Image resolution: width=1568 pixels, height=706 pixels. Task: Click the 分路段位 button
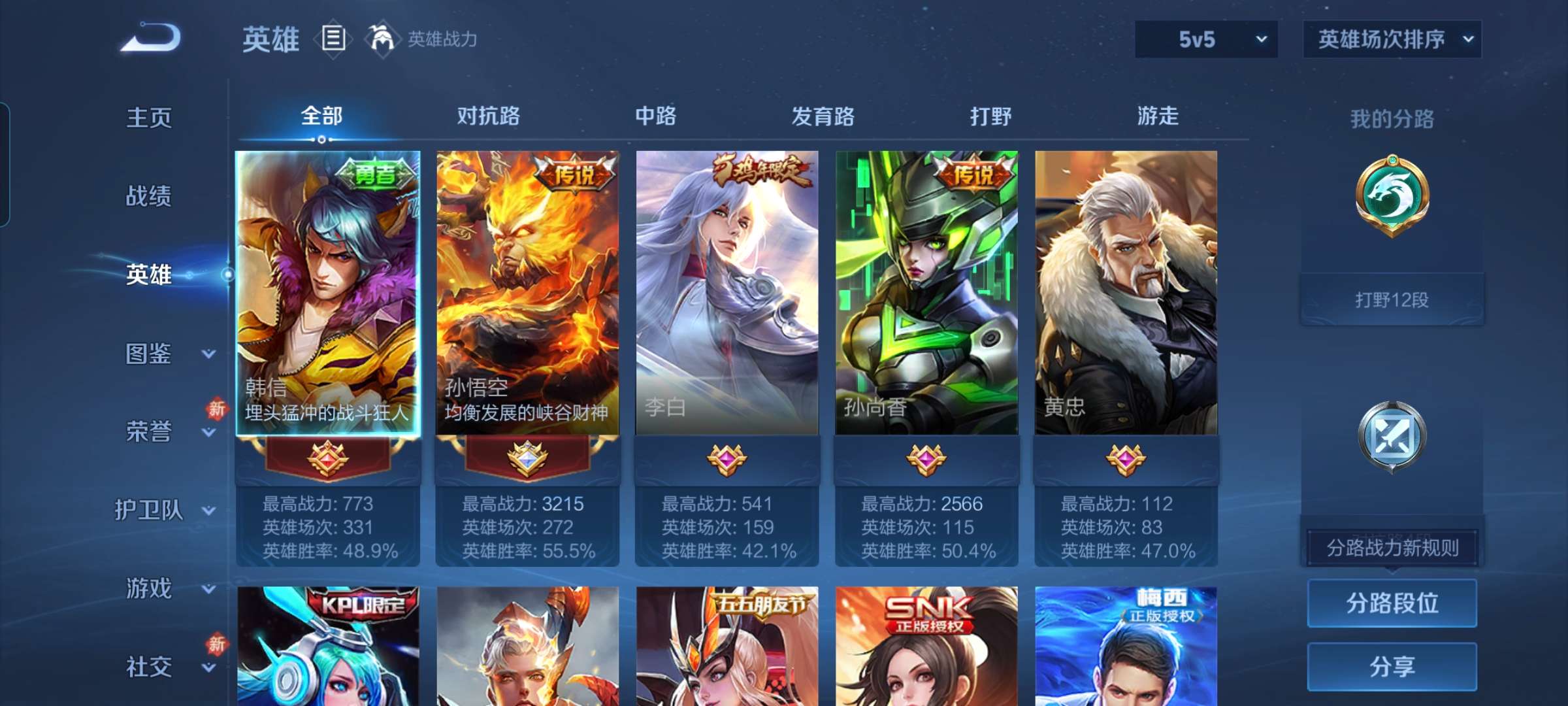[x=1392, y=603]
